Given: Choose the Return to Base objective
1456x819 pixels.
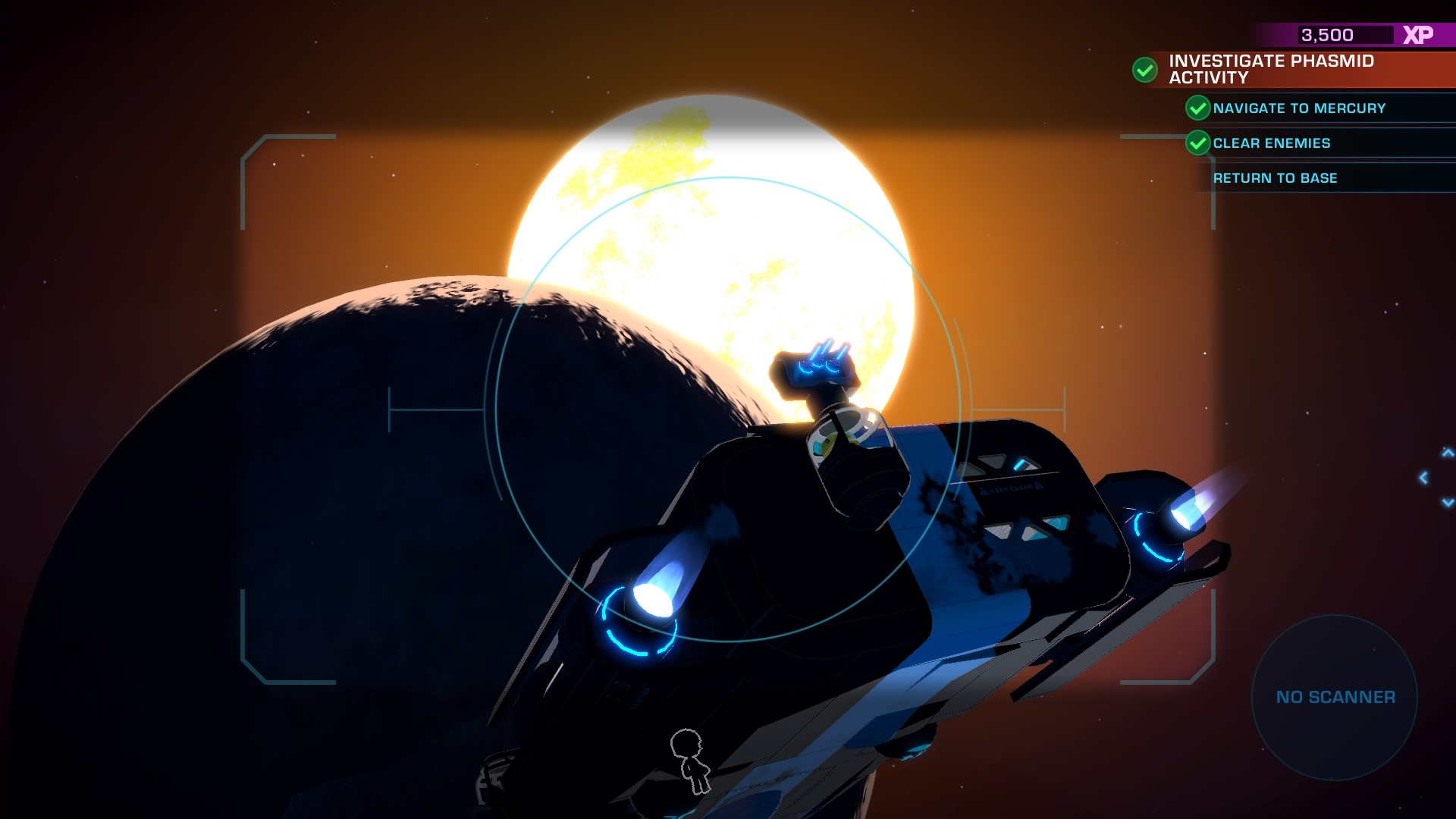Looking at the screenshot, I should (1275, 178).
